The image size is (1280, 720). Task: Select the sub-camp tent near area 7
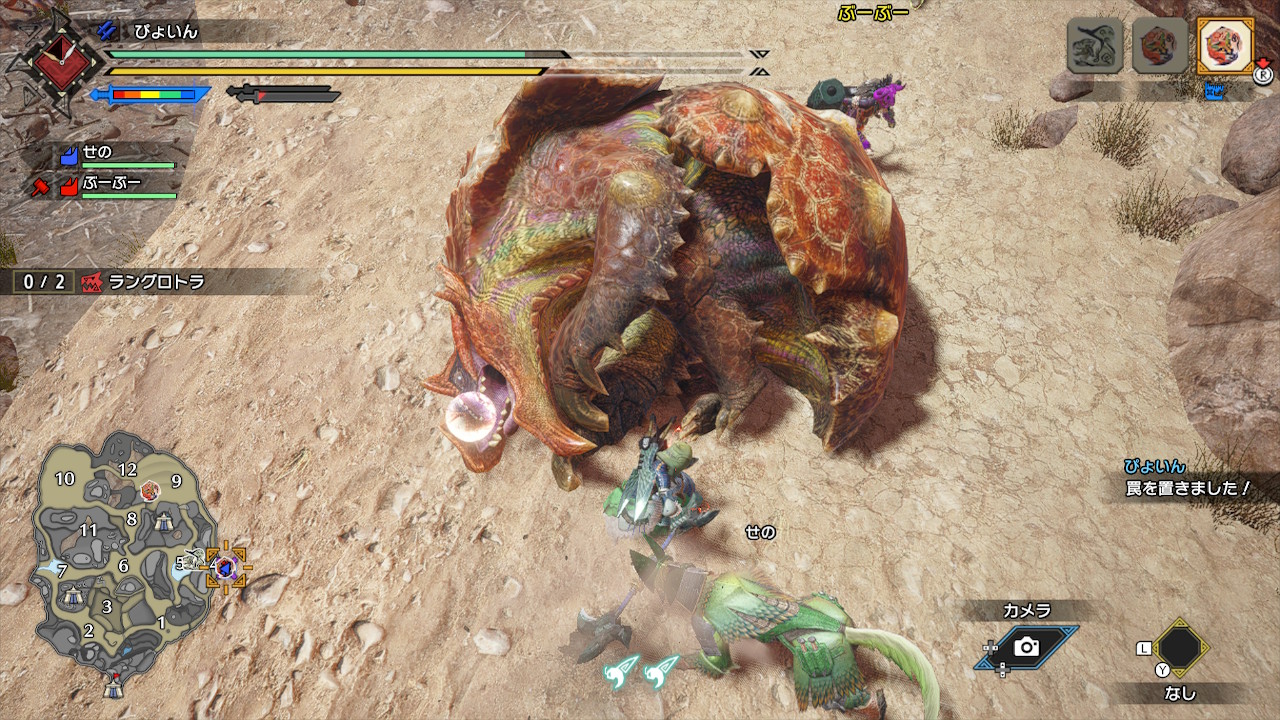point(71,593)
